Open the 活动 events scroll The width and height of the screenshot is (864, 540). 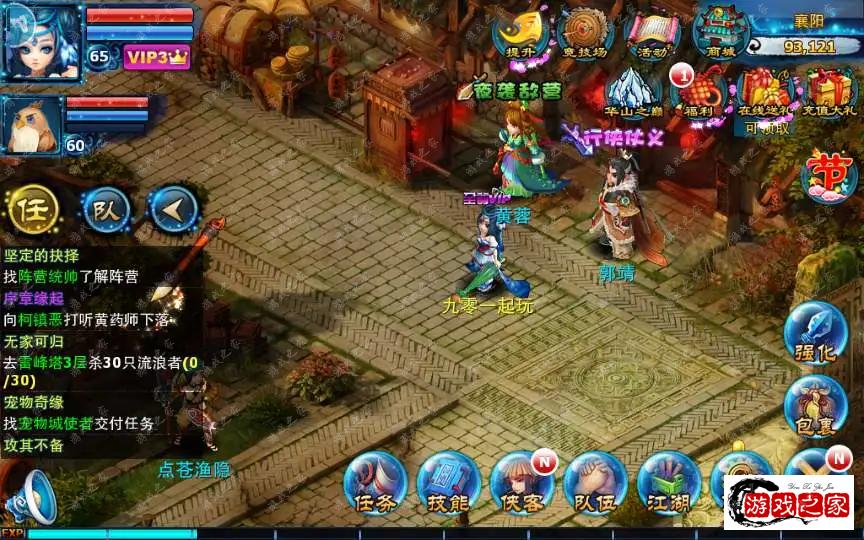[651, 32]
